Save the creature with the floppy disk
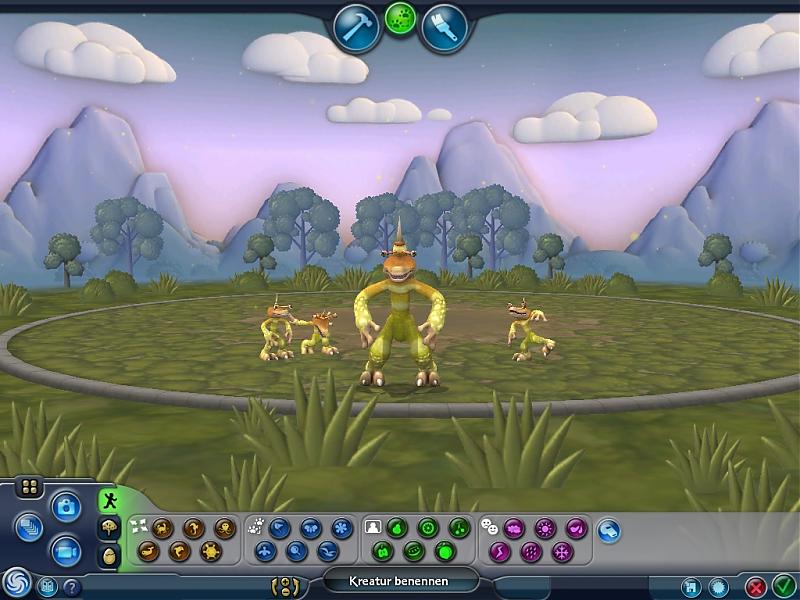The width and height of the screenshot is (800, 600). click(x=690, y=587)
